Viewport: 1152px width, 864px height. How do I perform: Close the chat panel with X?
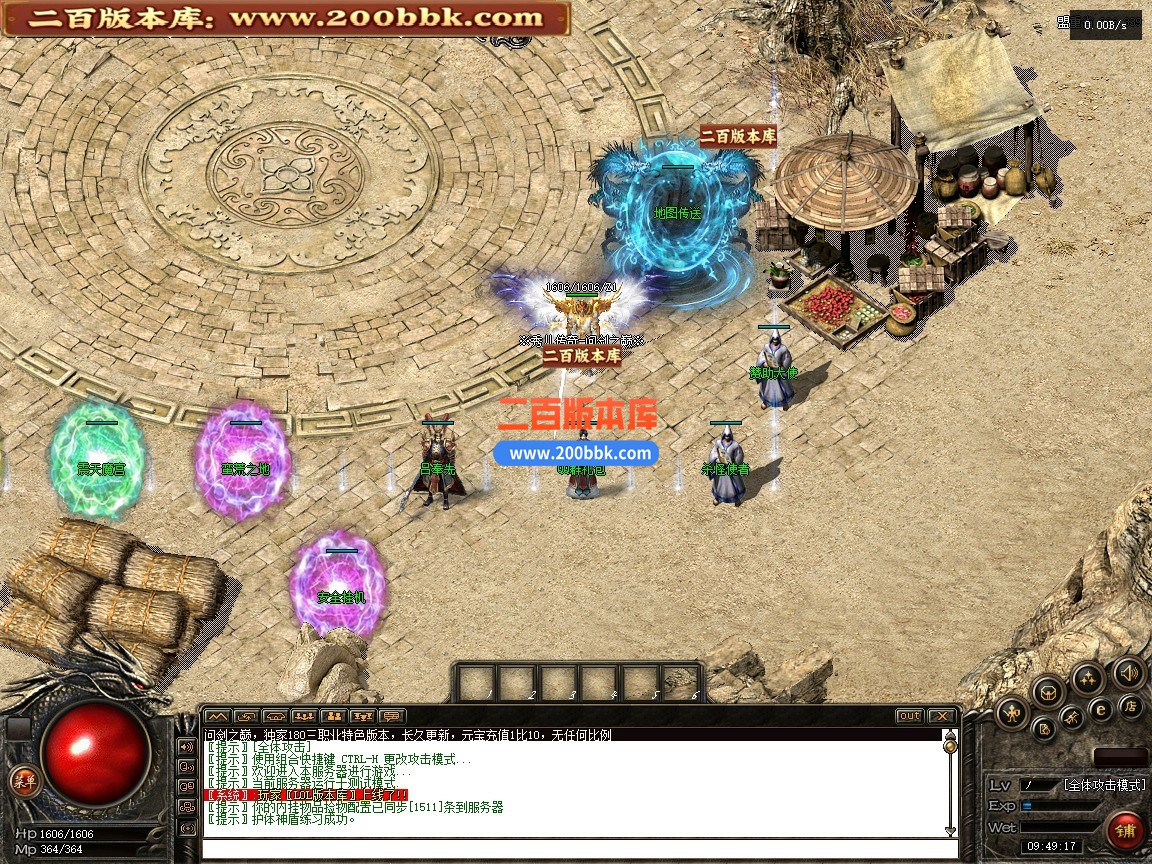tap(941, 716)
